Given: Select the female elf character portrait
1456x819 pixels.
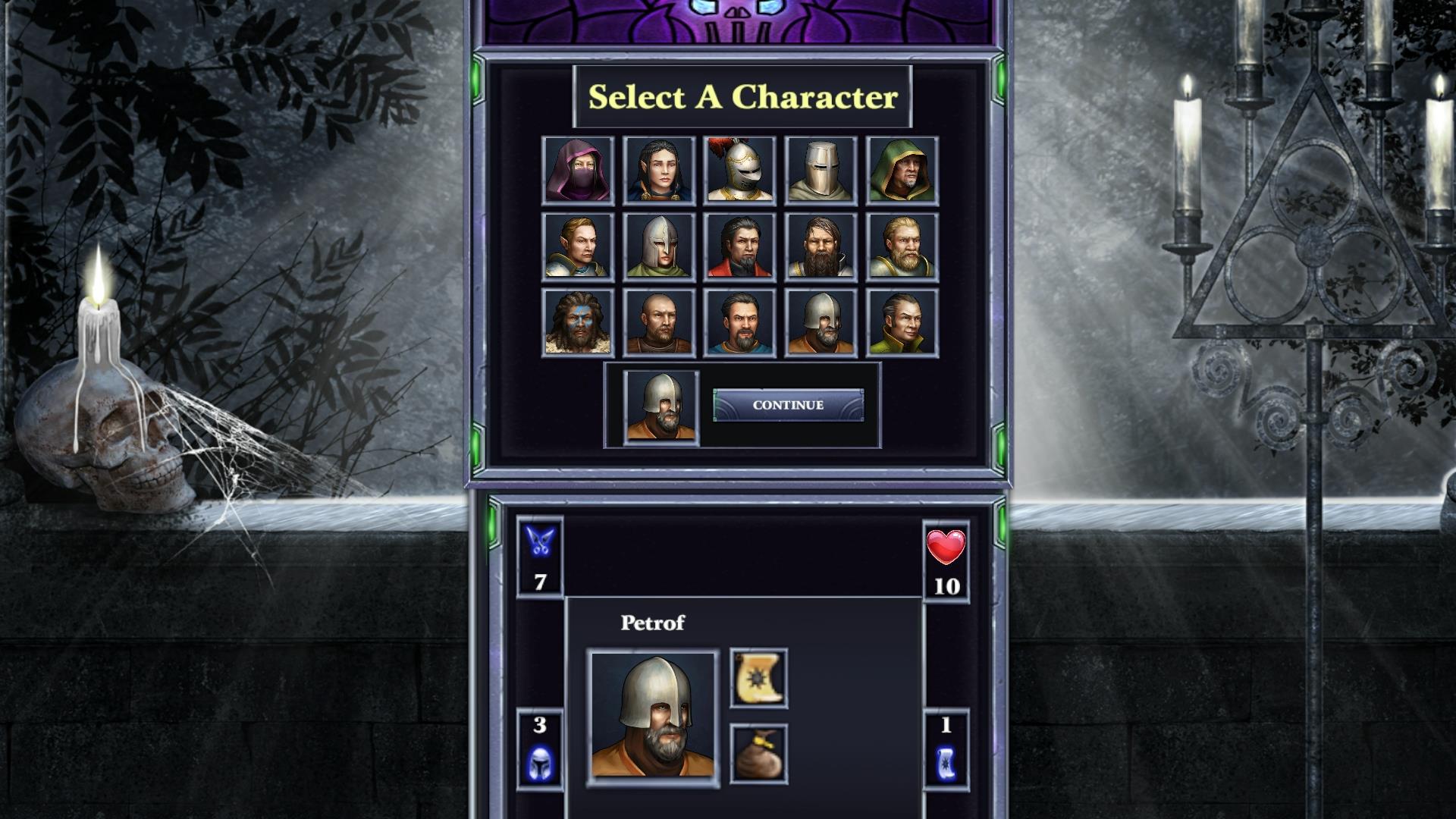Looking at the screenshot, I should point(658,170).
